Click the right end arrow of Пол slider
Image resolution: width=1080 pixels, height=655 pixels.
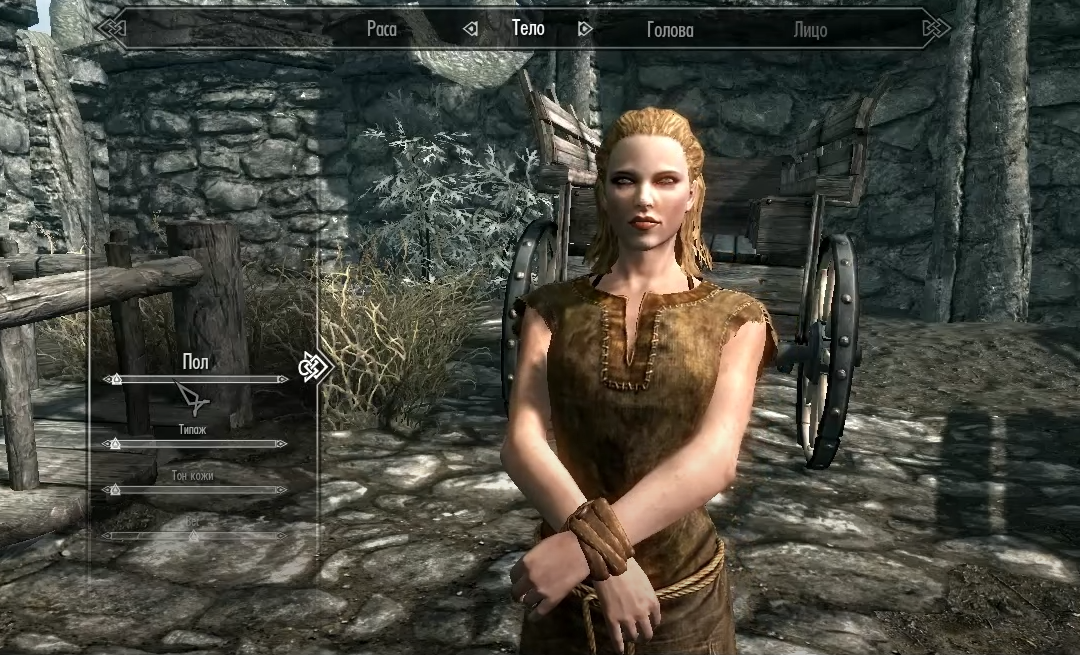point(283,380)
